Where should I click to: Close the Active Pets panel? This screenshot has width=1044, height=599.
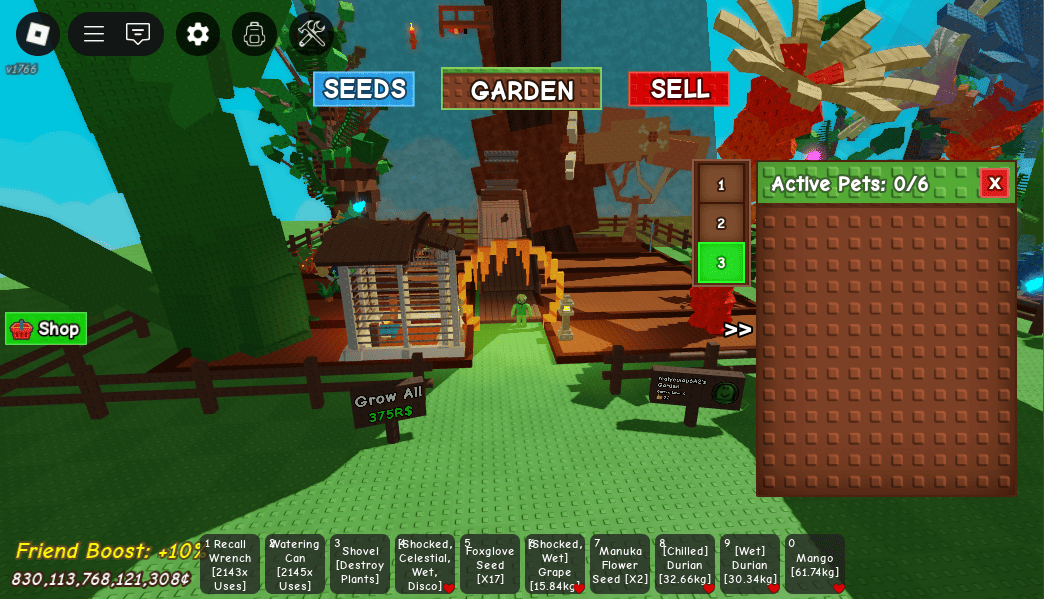pyautogui.click(x=994, y=183)
